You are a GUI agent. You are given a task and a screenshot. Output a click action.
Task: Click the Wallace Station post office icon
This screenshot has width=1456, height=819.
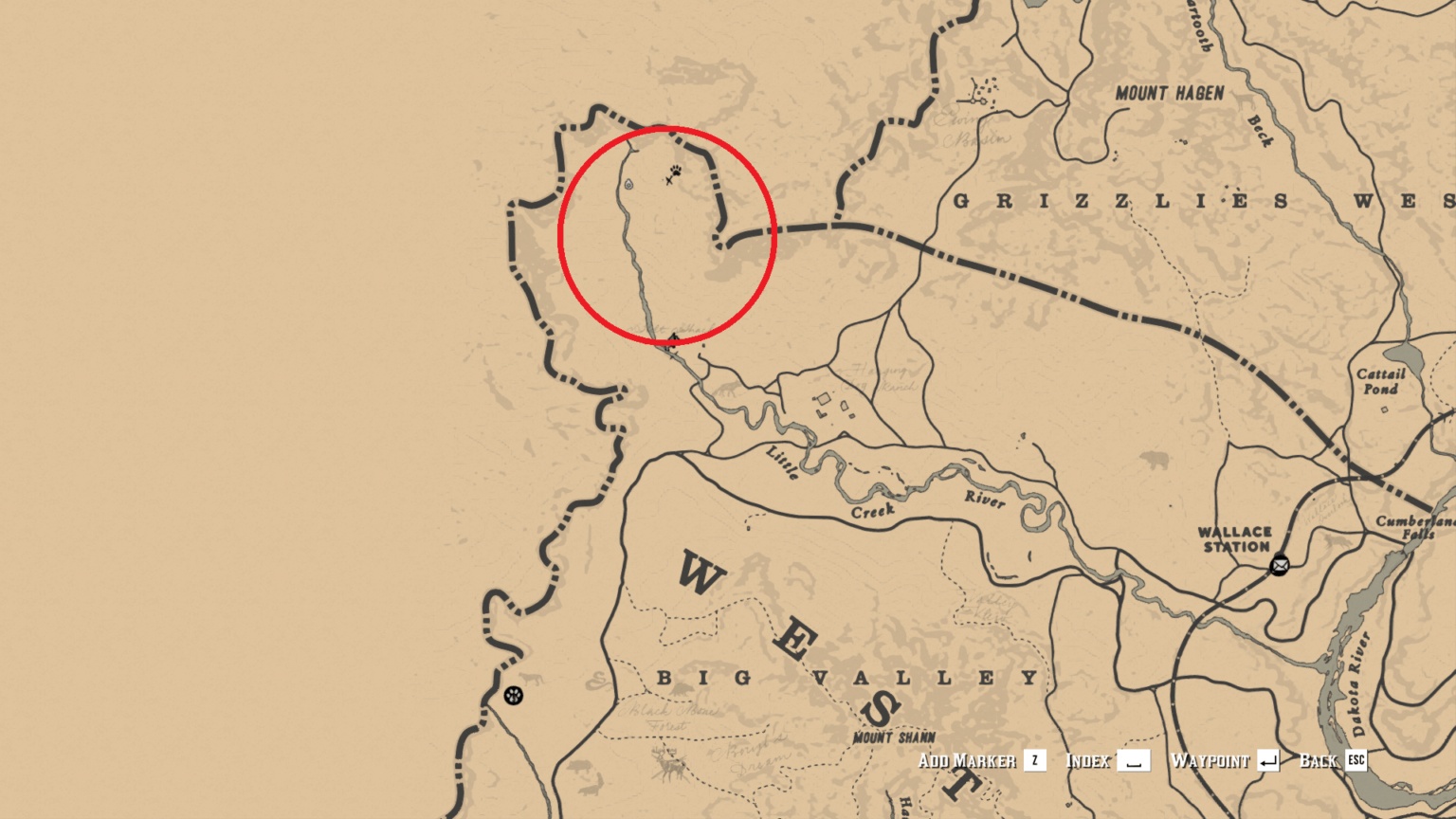point(1281,564)
